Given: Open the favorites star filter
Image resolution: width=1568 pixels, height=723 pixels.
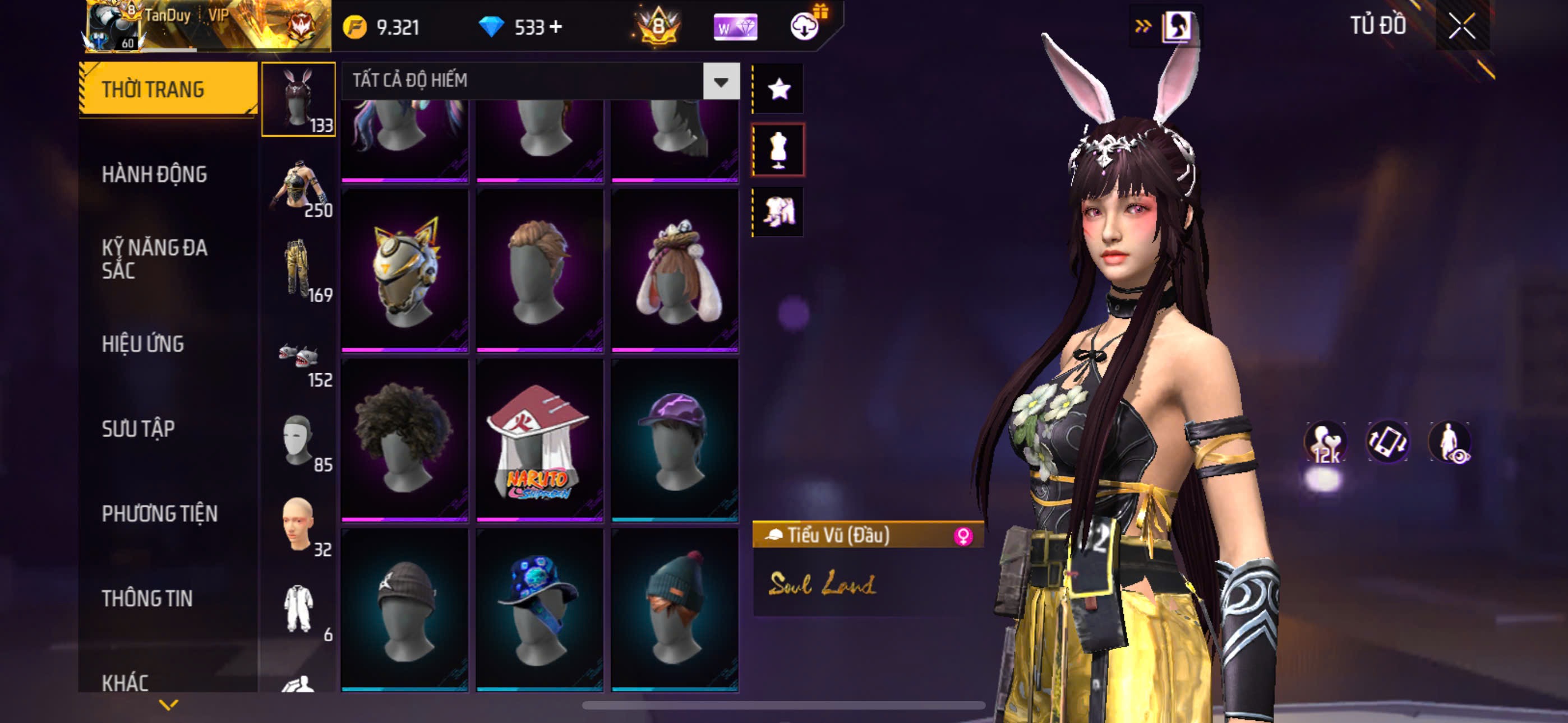Looking at the screenshot, I should coord(778,90).
